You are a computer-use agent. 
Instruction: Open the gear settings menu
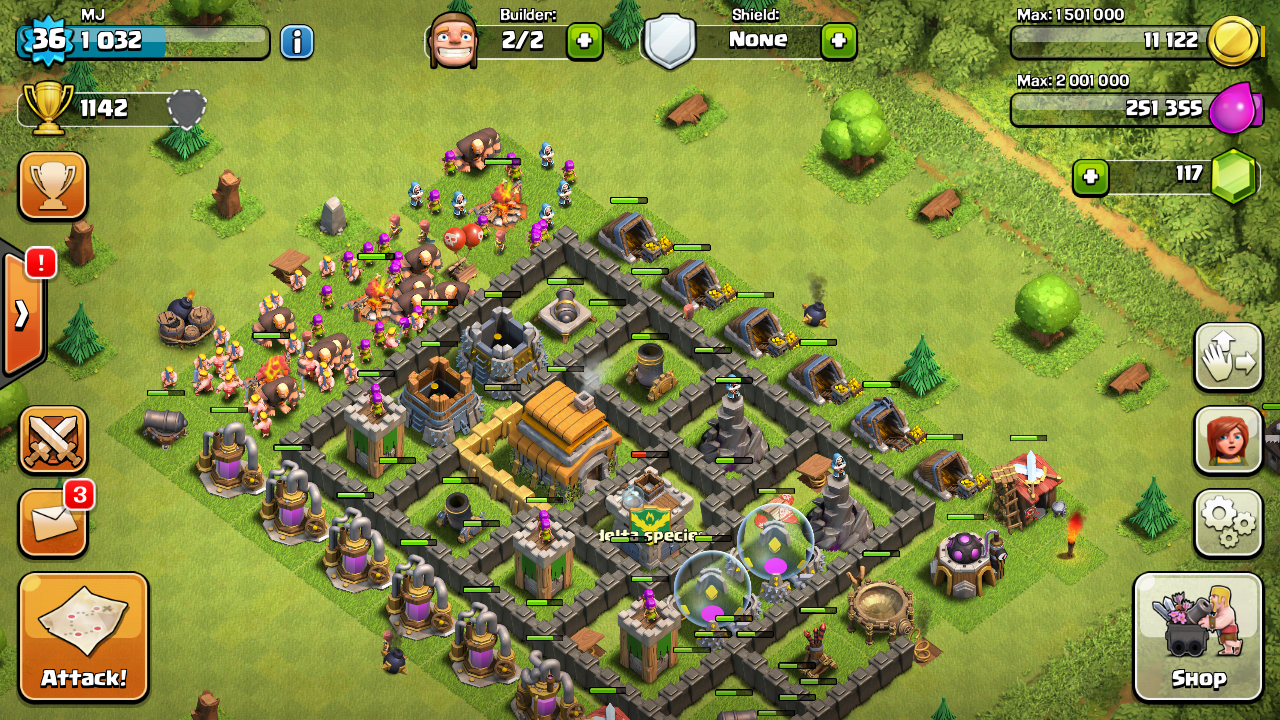click(1228, 521)
